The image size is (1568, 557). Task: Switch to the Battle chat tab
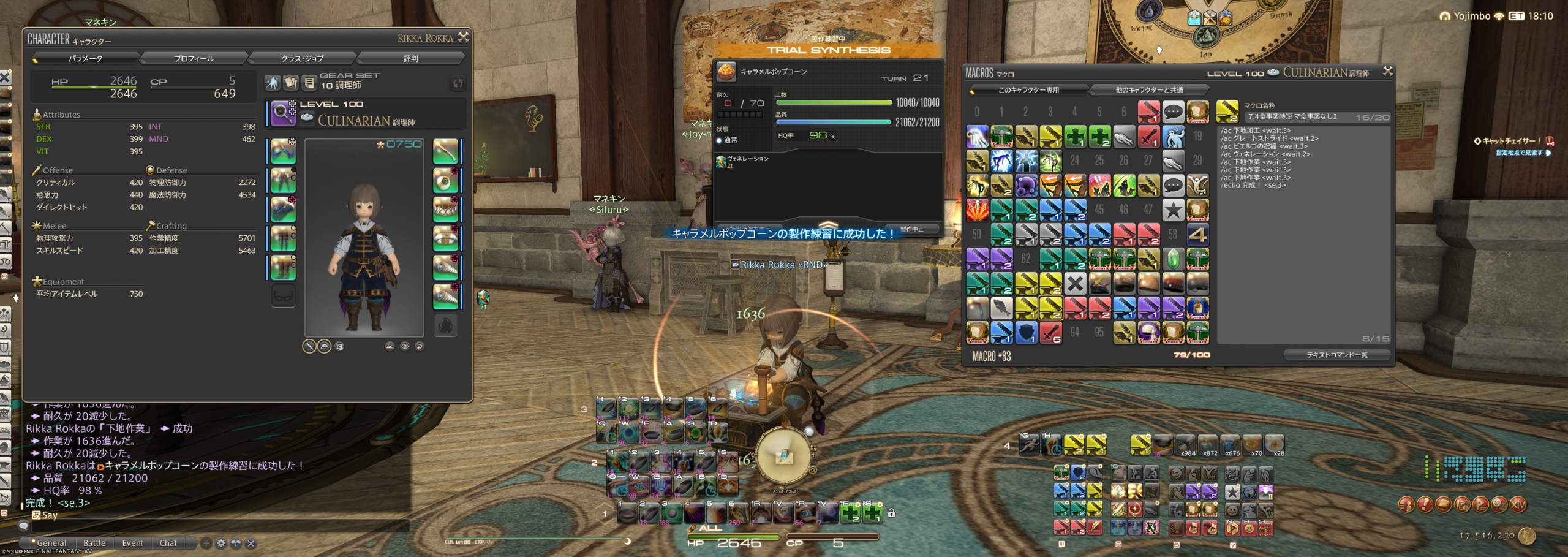tap(94, 543)
